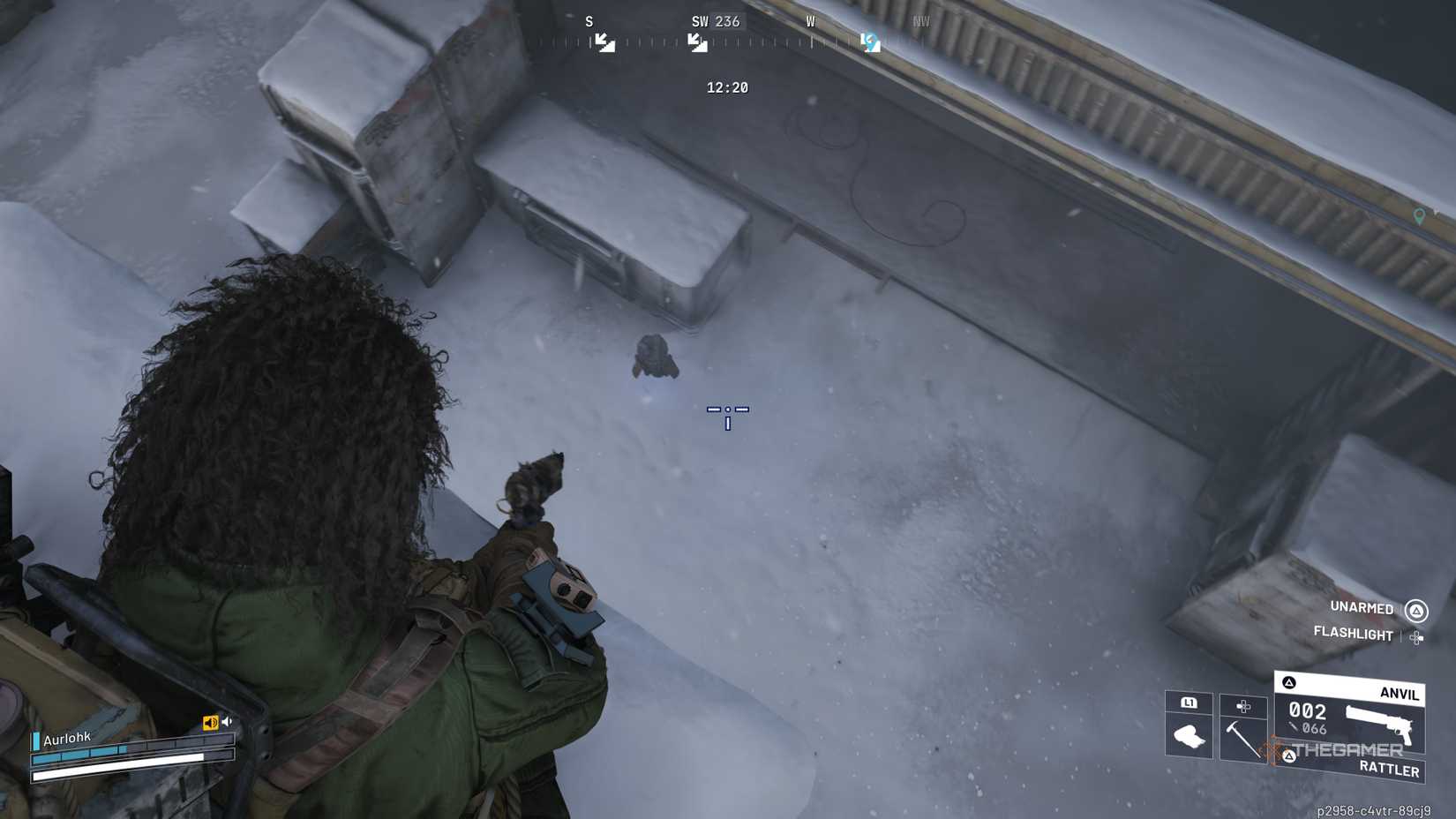Click the triangle button prompt next to UNARMED
This screenshot has height=819, width=1456.
pos(1416,610)
